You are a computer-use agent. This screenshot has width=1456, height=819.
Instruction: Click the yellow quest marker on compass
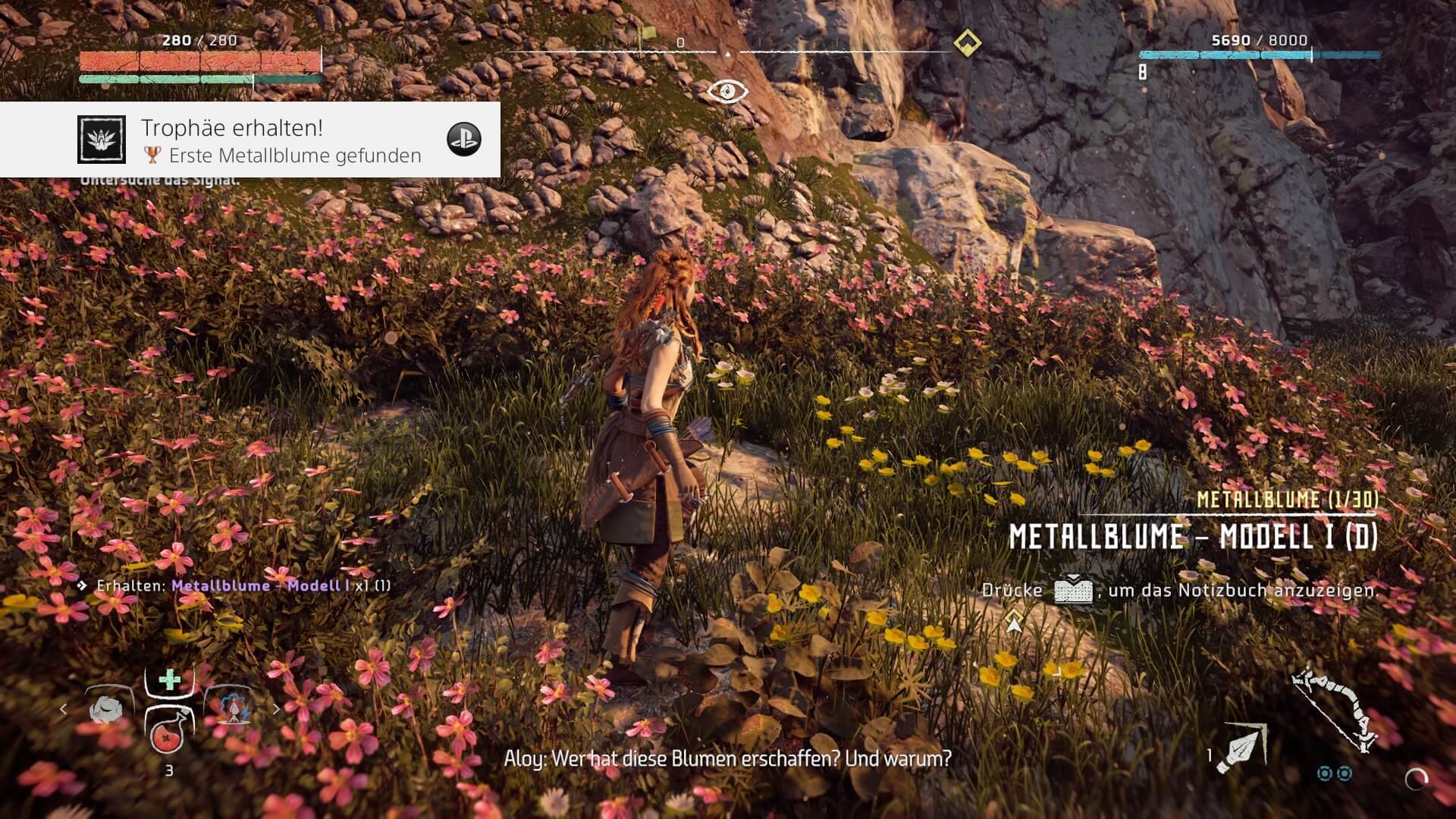coord(967,42)
